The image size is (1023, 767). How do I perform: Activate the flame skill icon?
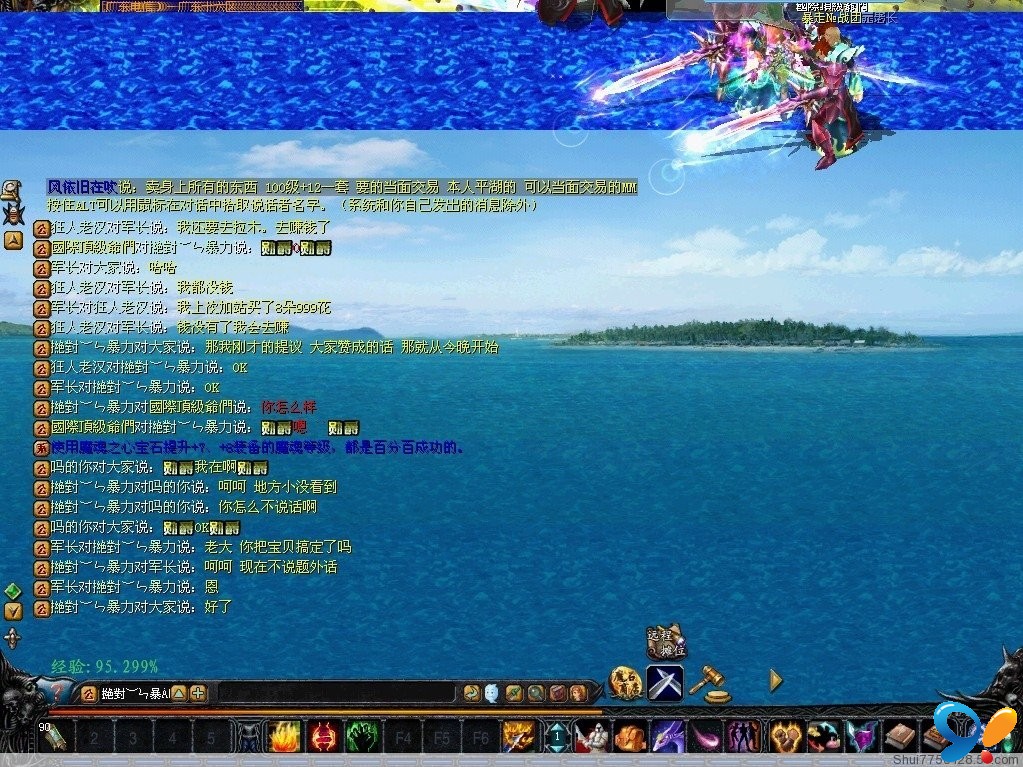click(283, 738)
